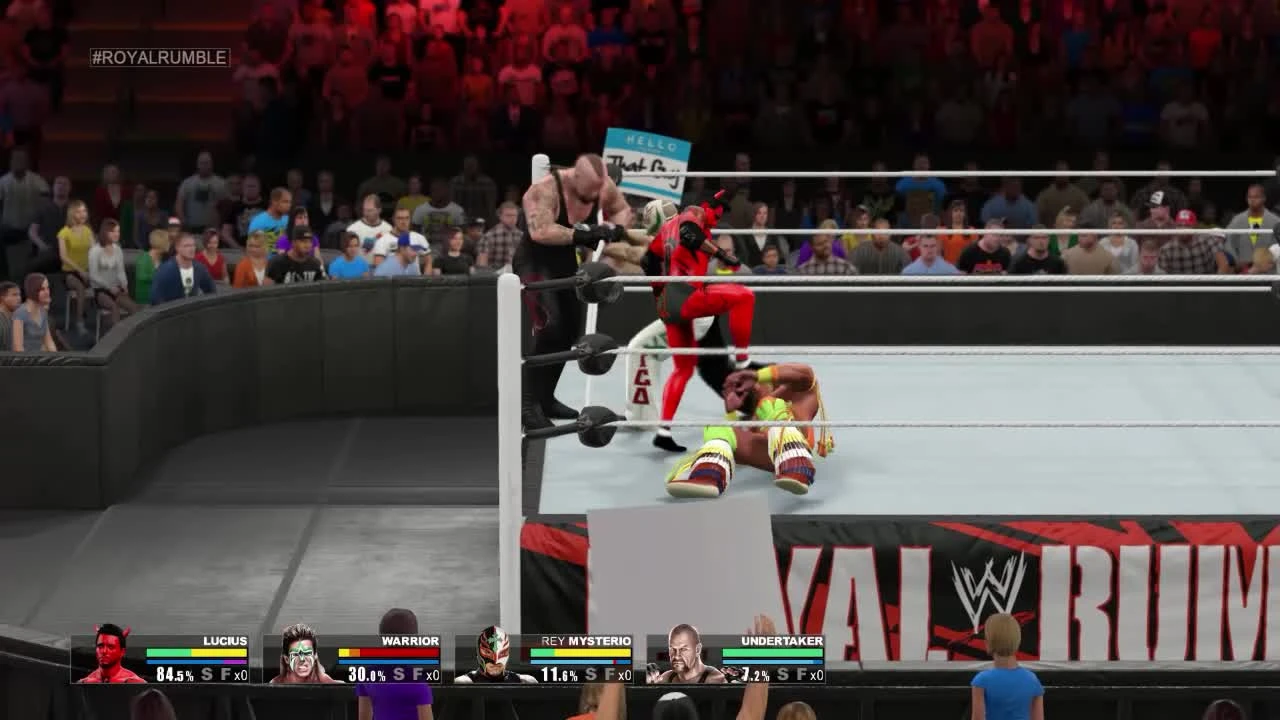1280x720 pixels.
Task: Click Warrior's red health bar
Action: point(400,652)
